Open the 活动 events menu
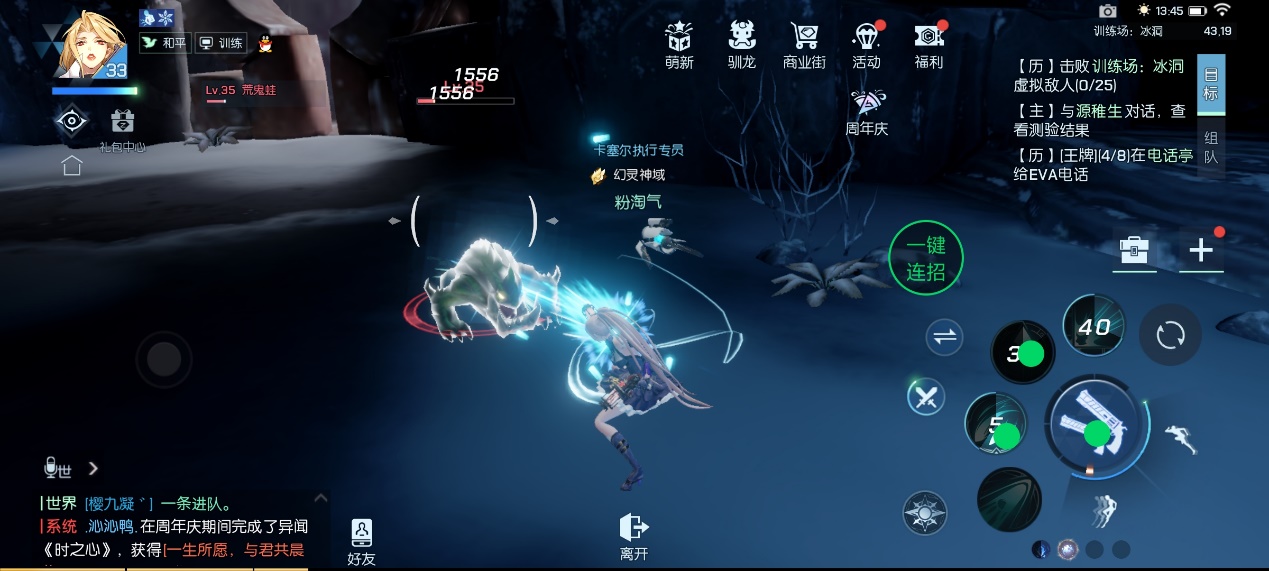Viewport: 1269px width, 571px height. point(866,45)
